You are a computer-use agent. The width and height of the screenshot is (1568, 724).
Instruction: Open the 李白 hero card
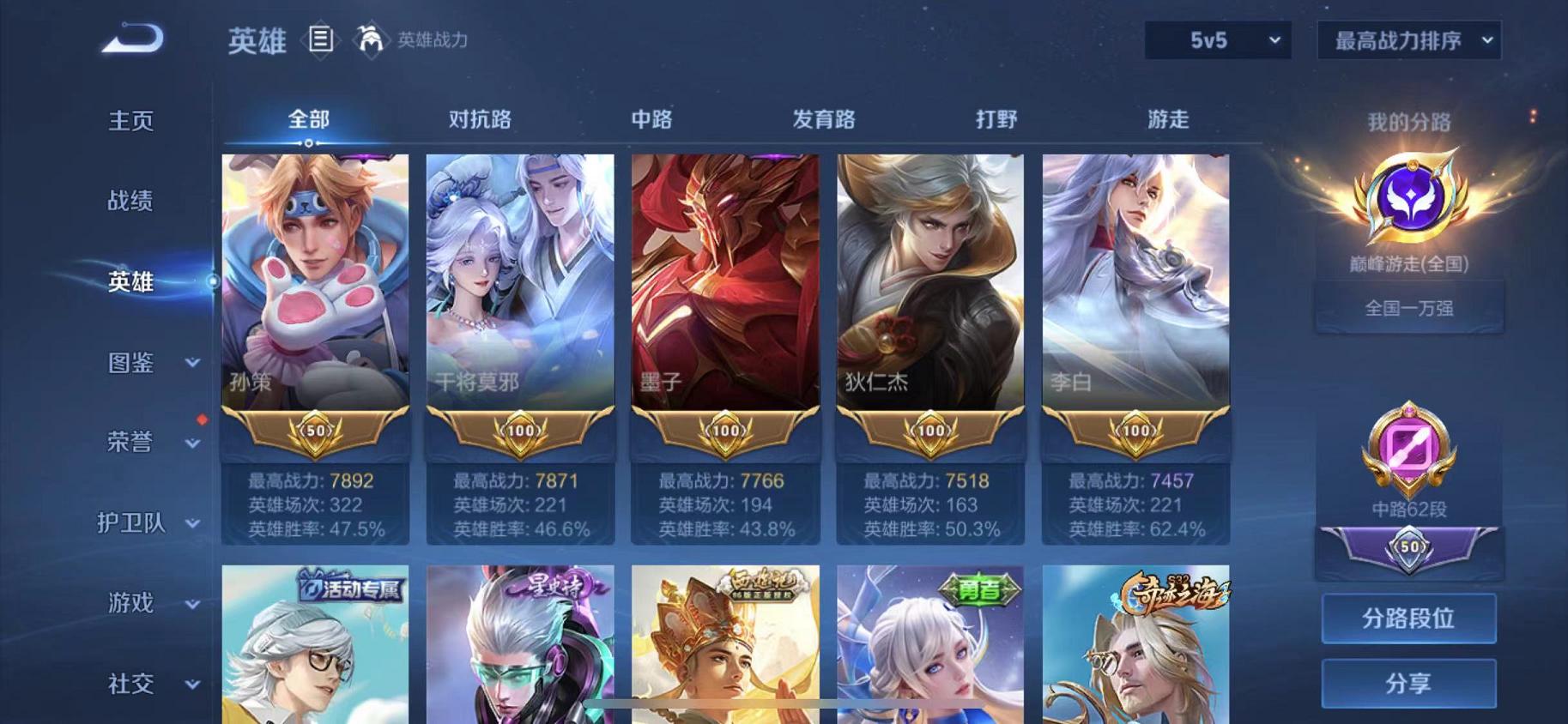1135,283
